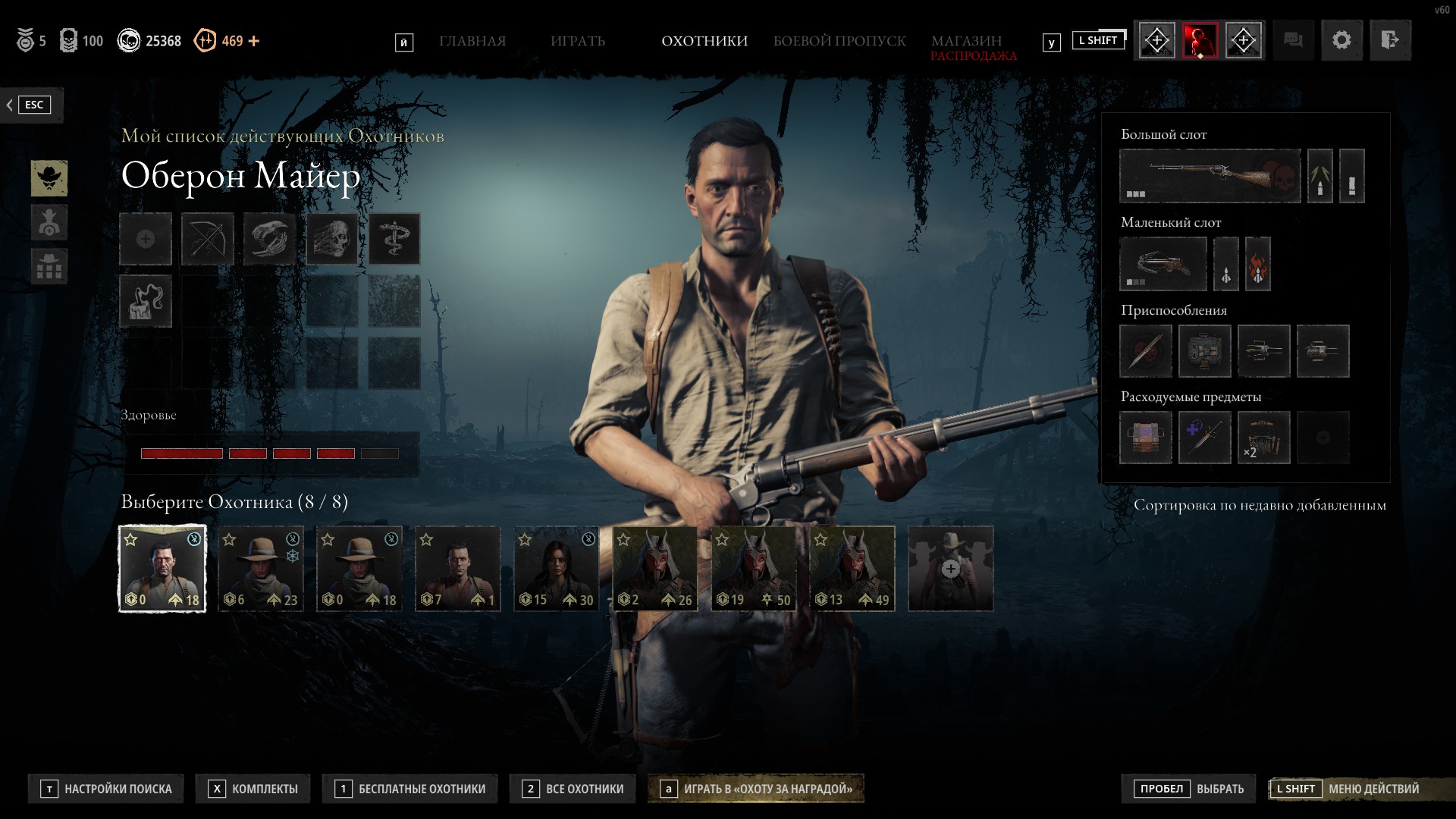The height and width of the screenshot is (819, 1456).
Task: Open the КОМПЛЕКТЫ loadouts button
Action: click(x=254, y=789)
